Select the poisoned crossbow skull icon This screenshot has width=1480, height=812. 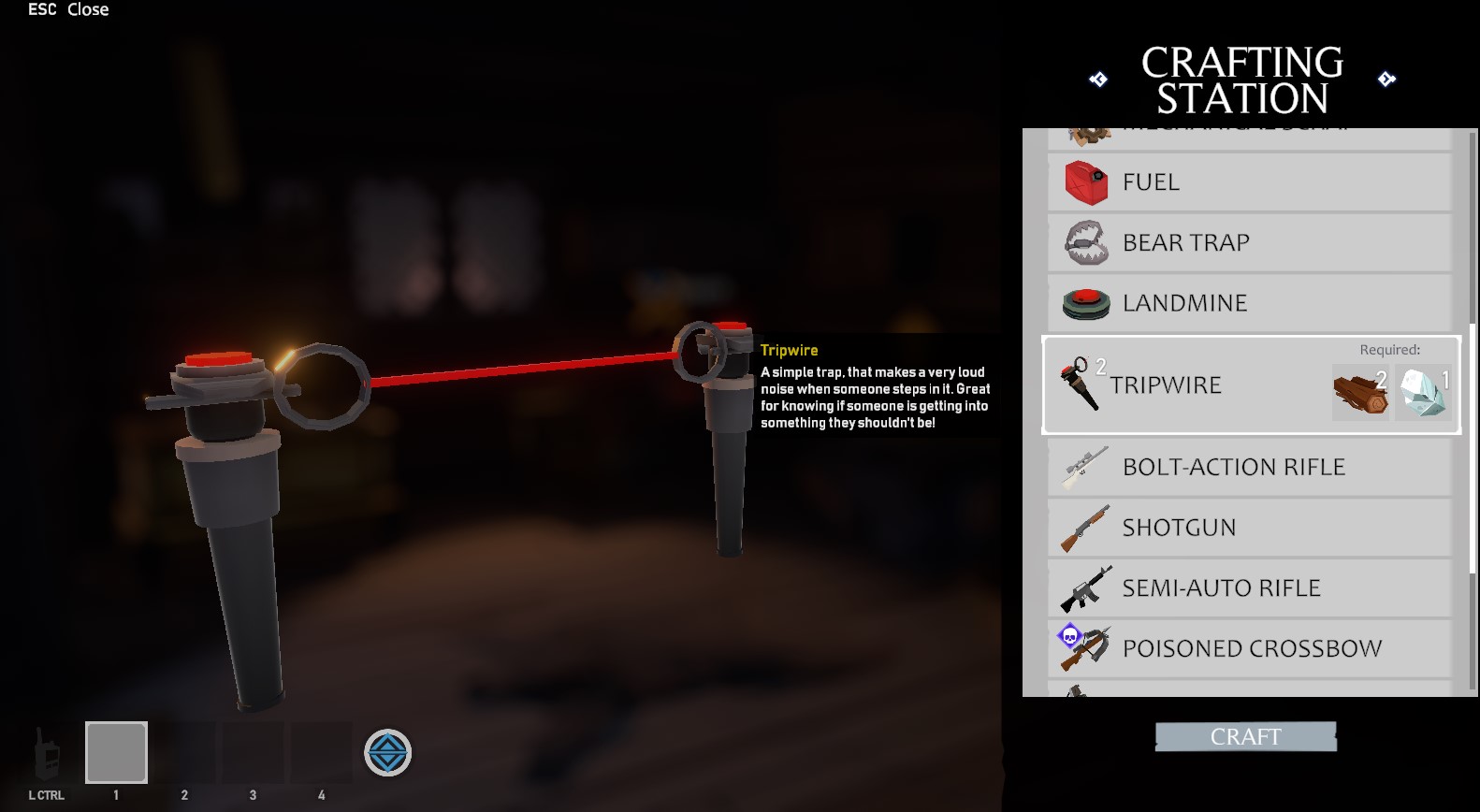click(1070, 638)
